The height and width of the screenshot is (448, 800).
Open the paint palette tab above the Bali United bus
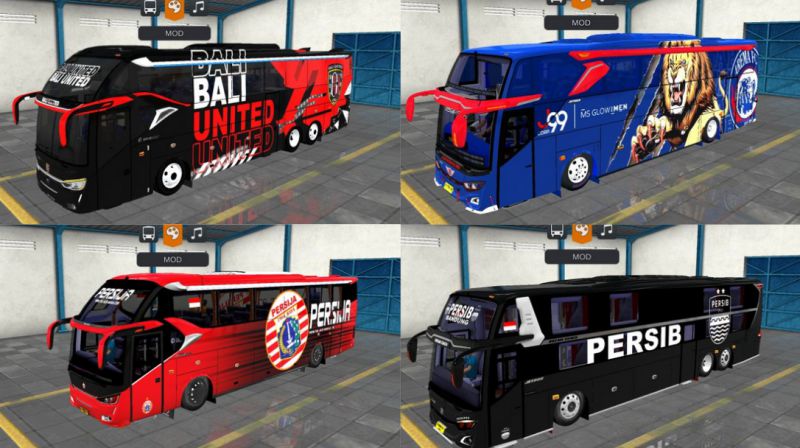[x=173, y=8]
